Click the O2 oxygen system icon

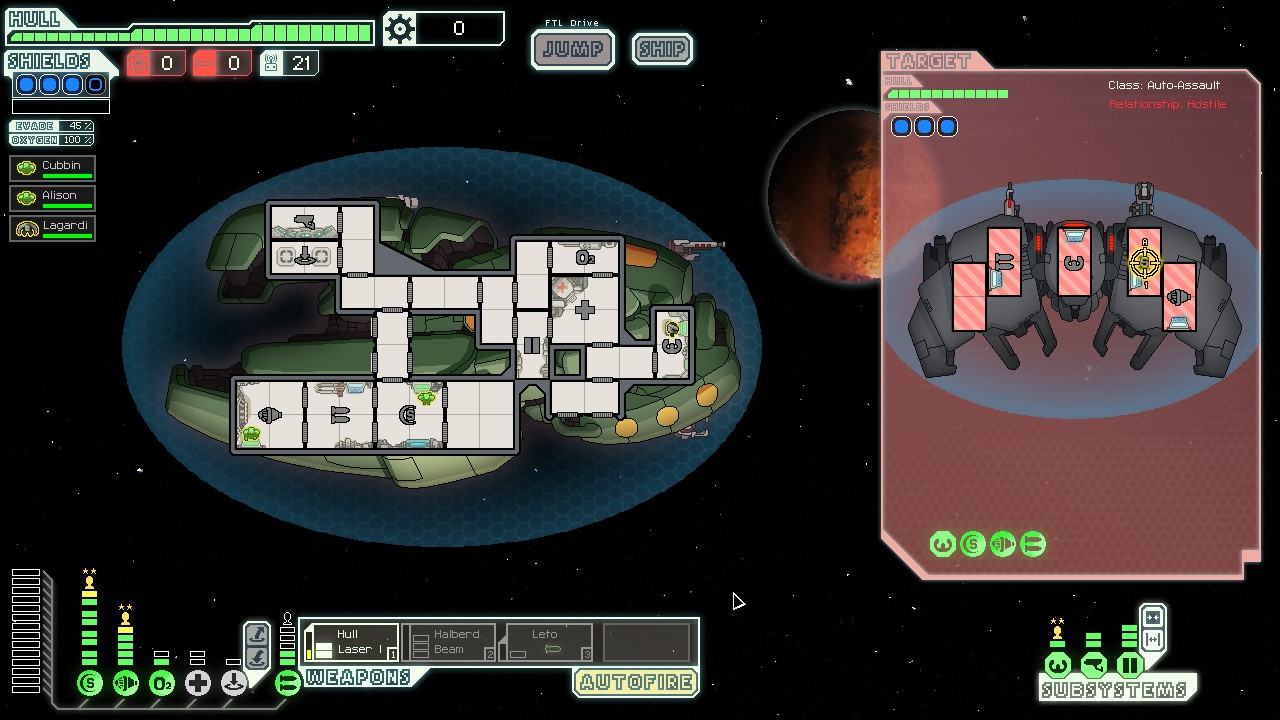click(162, 684)
